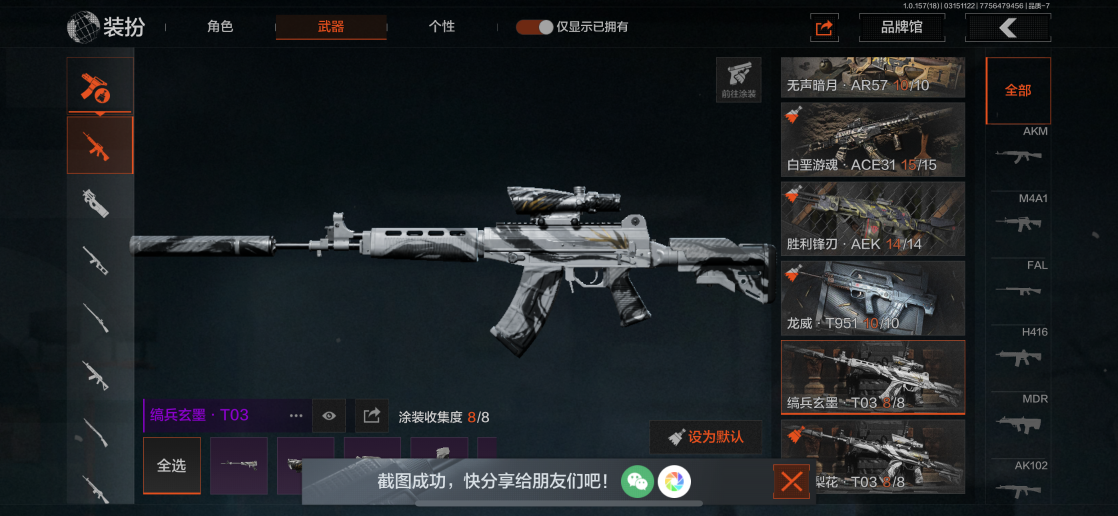The image size is (1118, 516).
Task: Show all weapons with 全部 filter
Action: 1018,90
